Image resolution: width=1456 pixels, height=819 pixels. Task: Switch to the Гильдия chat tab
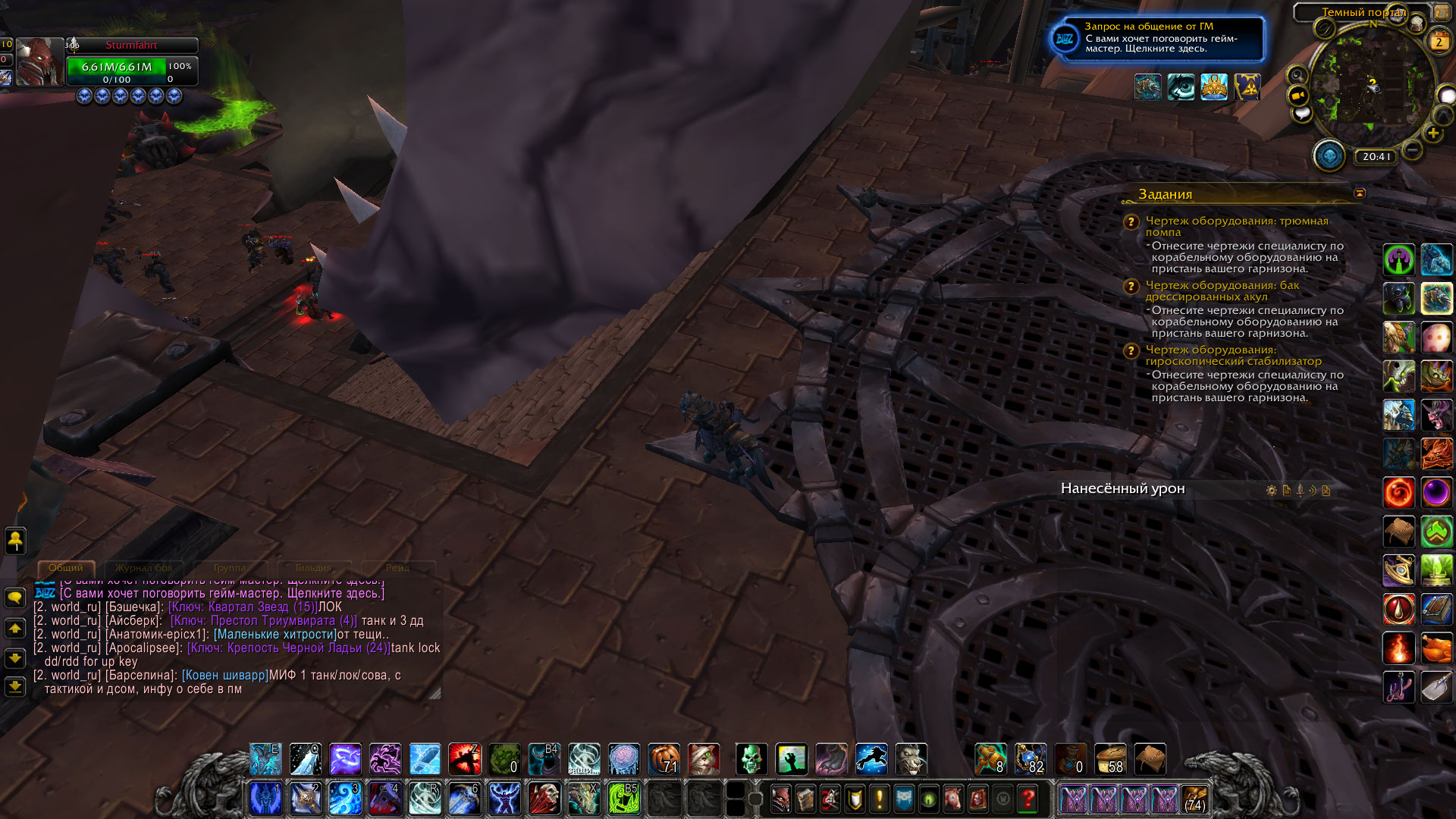pos(313,568)
